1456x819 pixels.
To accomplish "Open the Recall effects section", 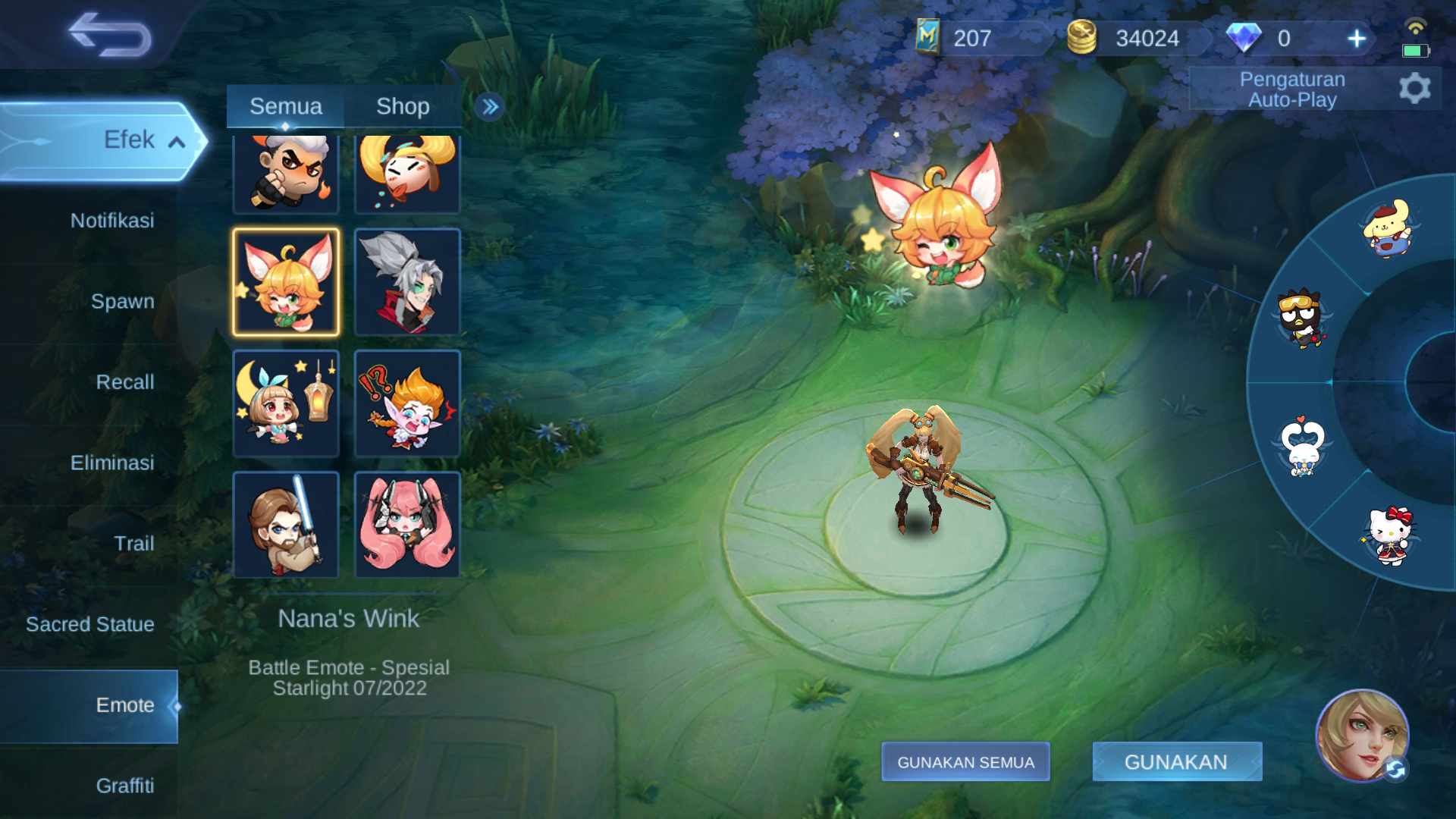I will [x=125, y=382].
